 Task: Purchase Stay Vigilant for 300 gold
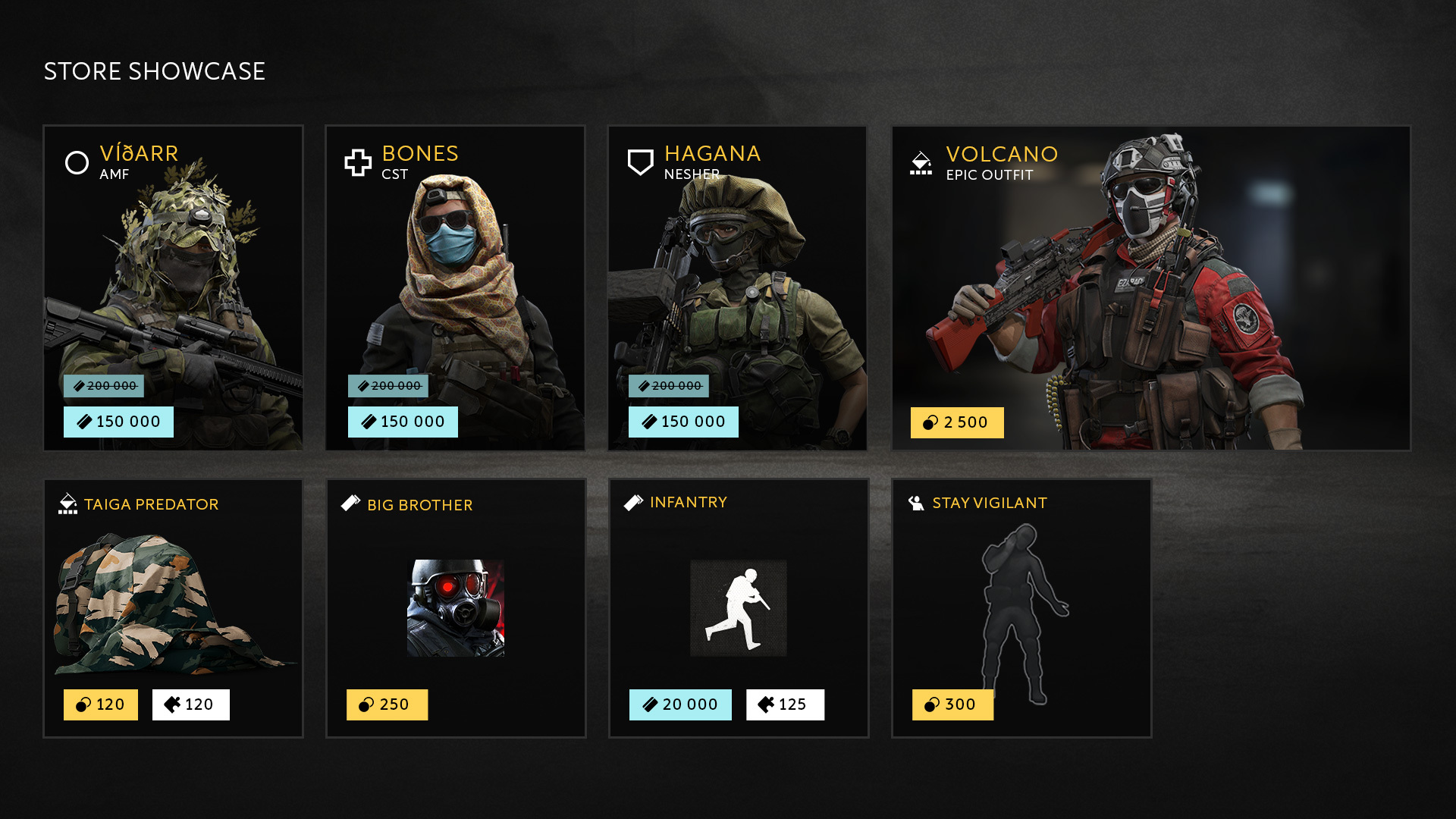952,704
